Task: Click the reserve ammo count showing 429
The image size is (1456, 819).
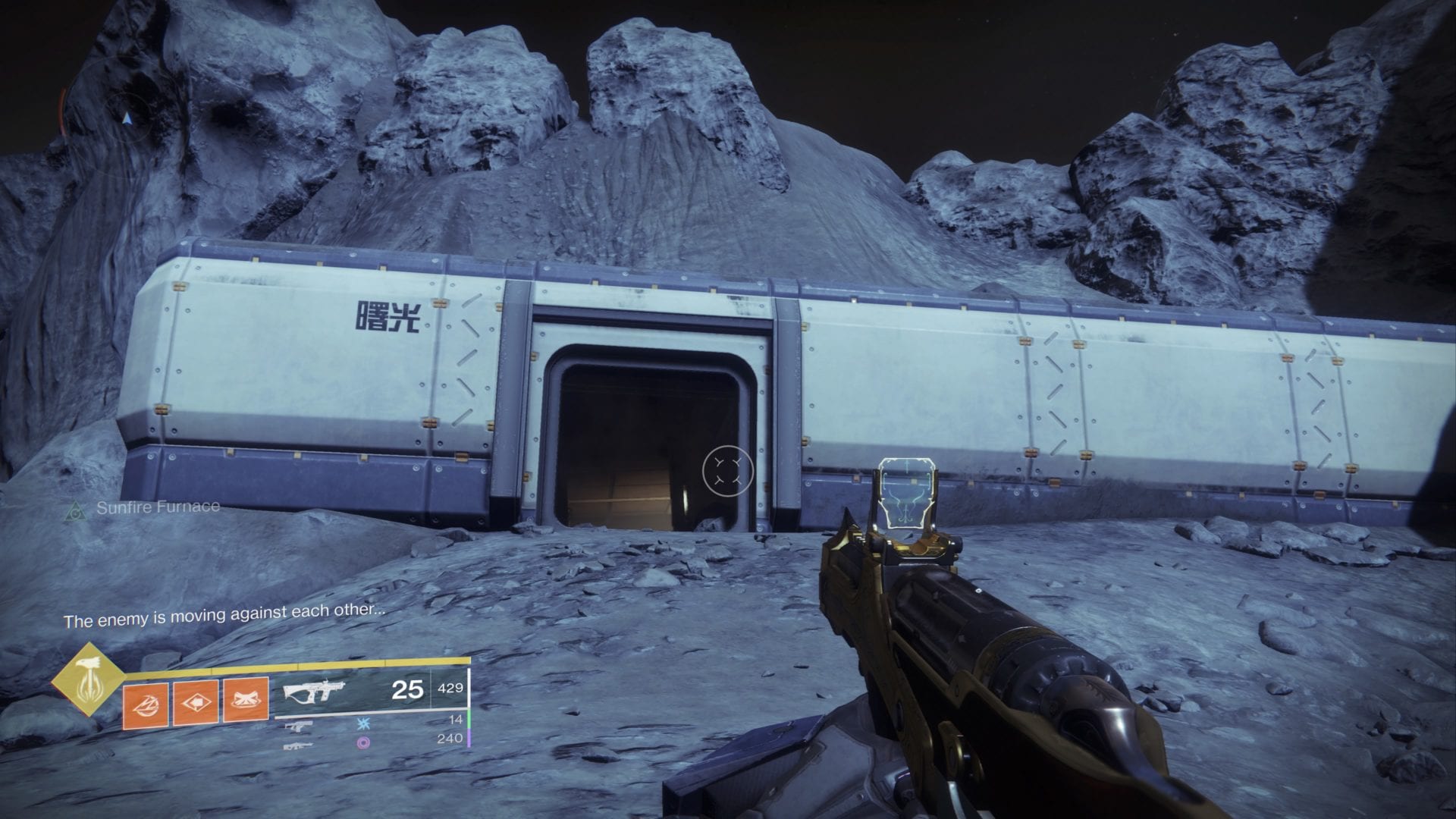Action: [450, 689]
